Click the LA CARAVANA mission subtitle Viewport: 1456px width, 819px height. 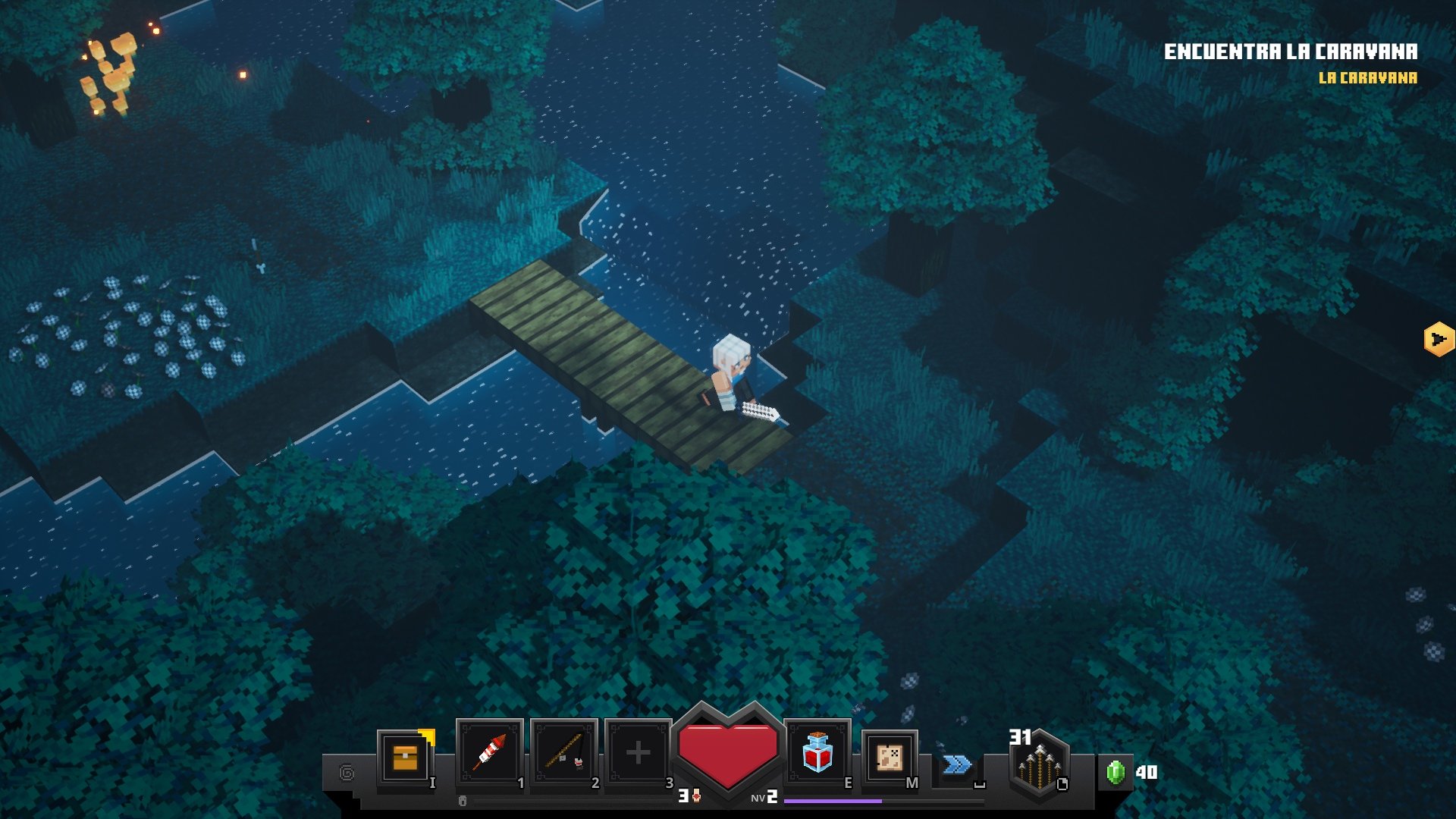(x=1368, y=76)
